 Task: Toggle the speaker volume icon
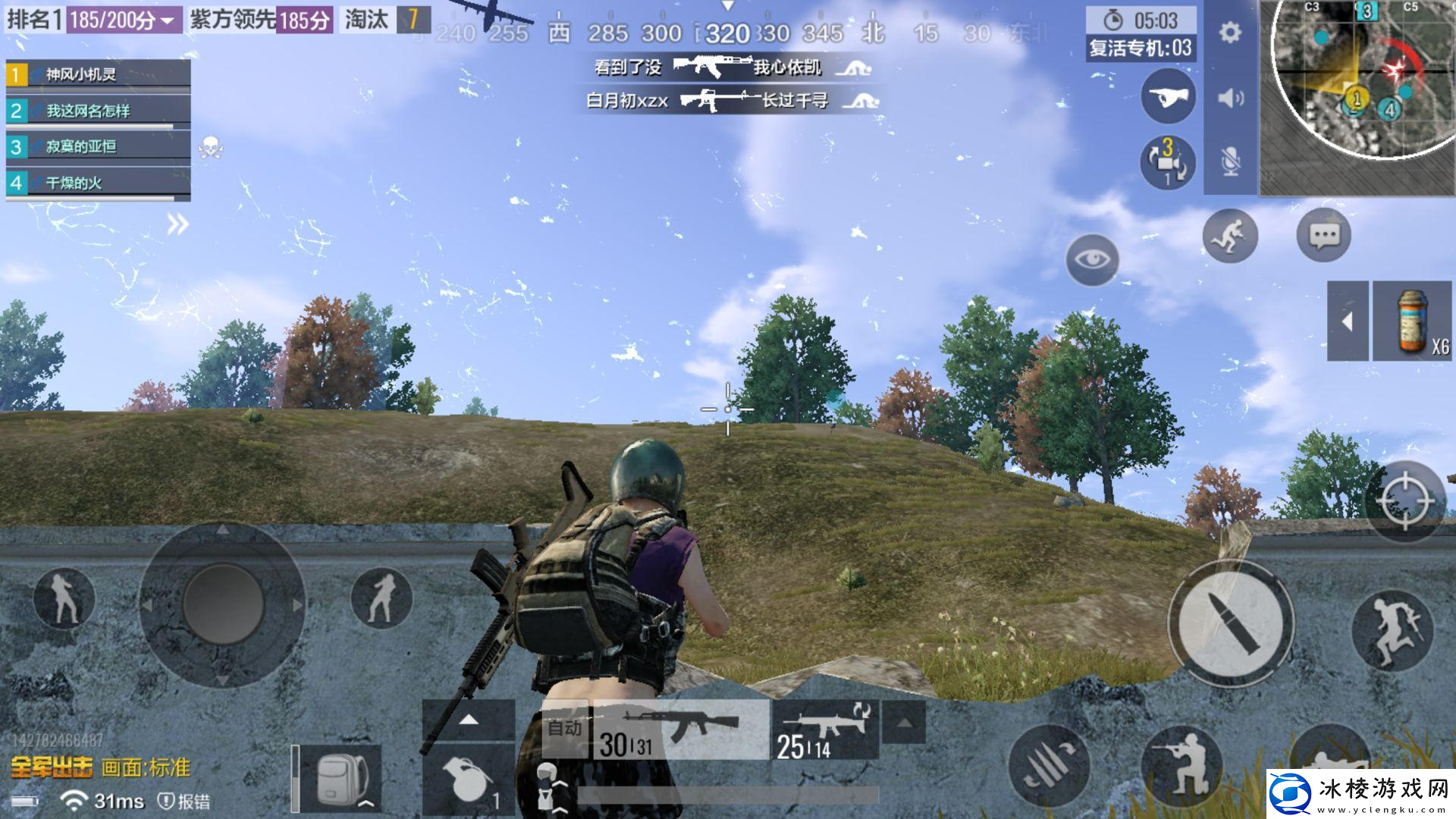pyautogui.click(x=1230, y=98)
